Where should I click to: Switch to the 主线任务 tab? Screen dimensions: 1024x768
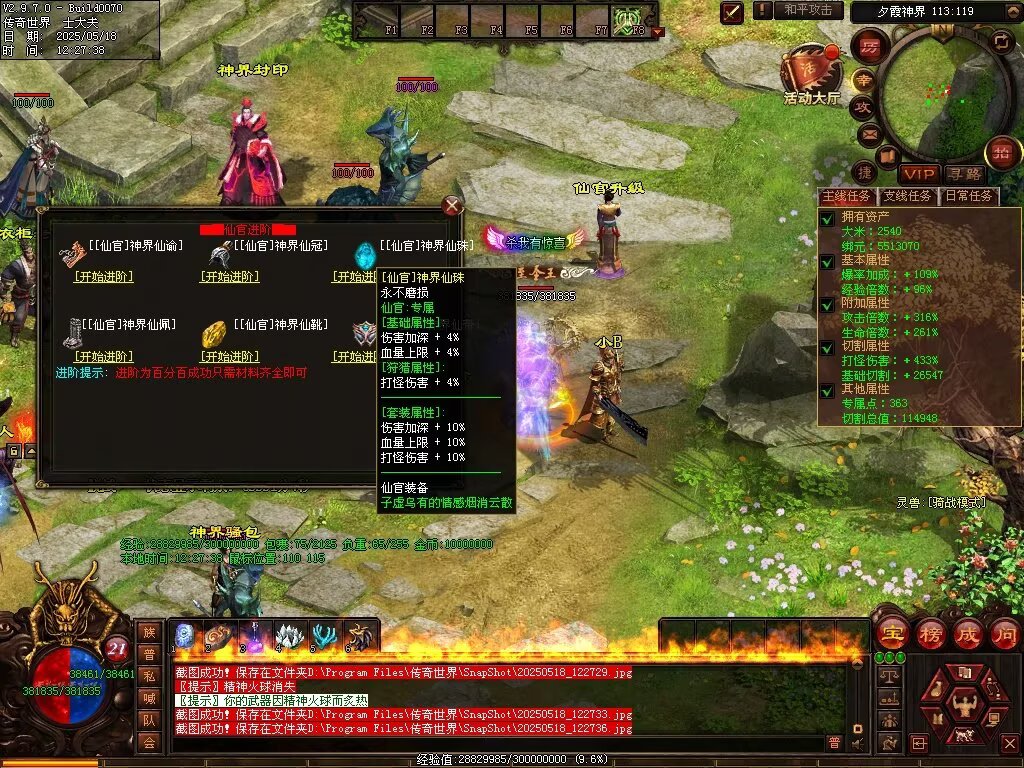(x=846, y=196)
